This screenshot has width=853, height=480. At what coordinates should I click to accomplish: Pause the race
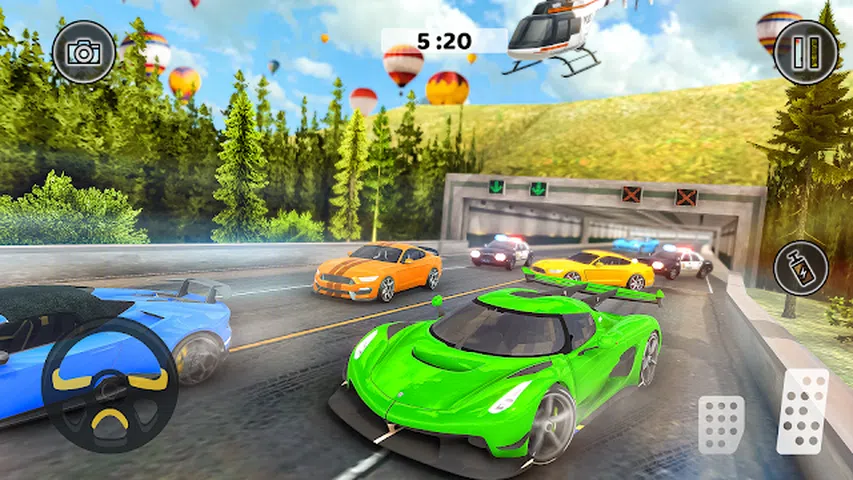coord(806,52)
